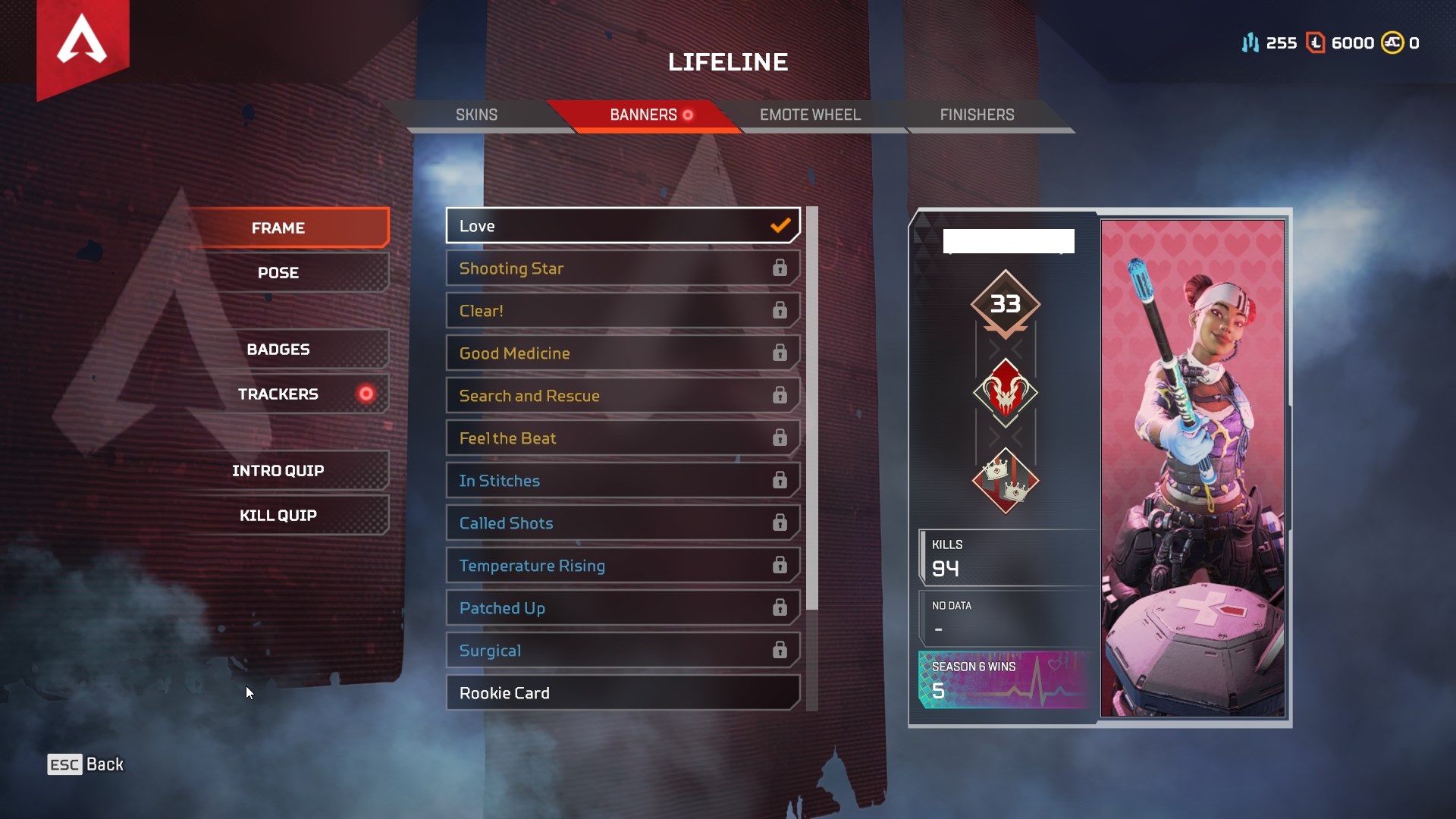
Task: Select the Predator badge in banner preview
Action: coord(1006,394)
